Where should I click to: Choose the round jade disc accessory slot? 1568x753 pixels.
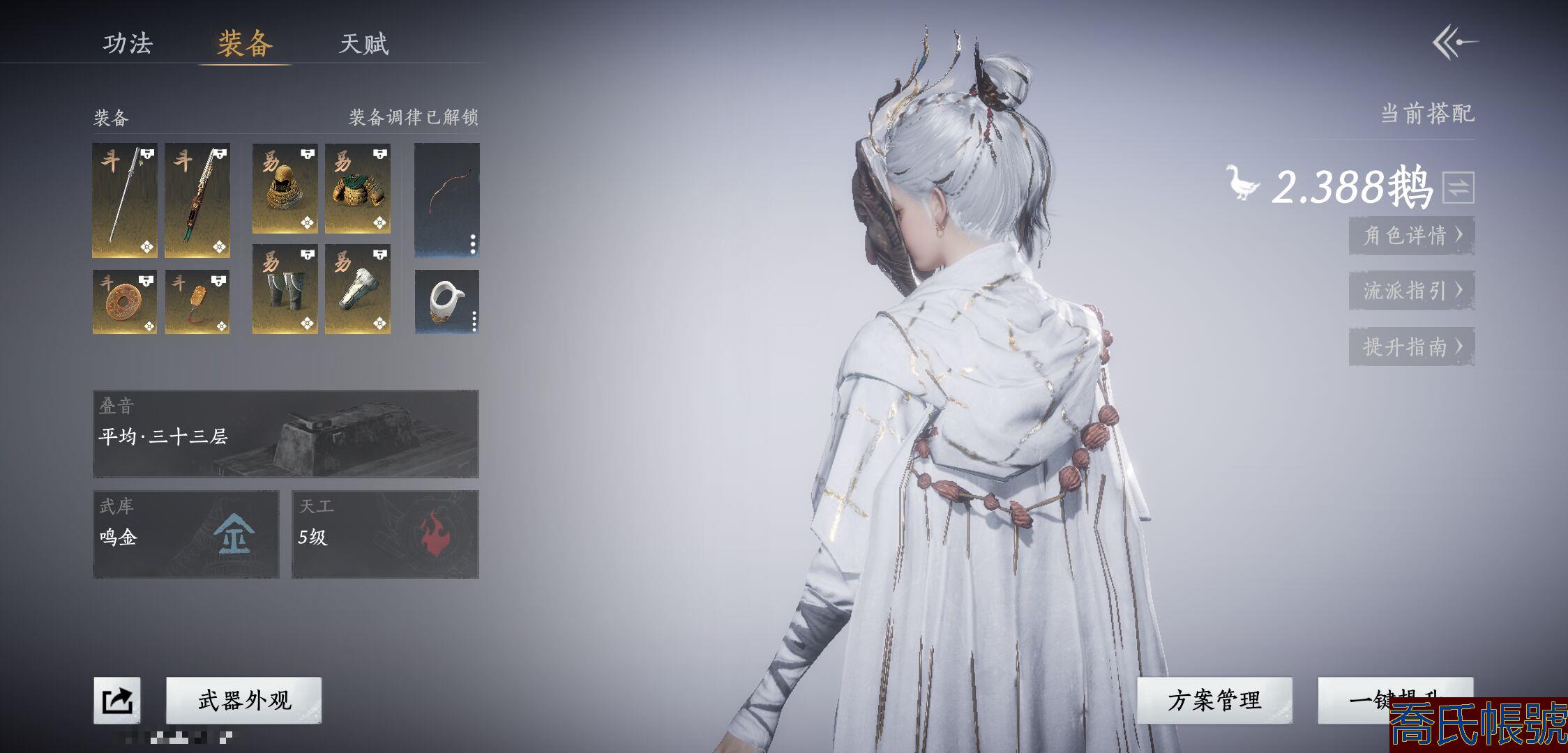[125, 302]
